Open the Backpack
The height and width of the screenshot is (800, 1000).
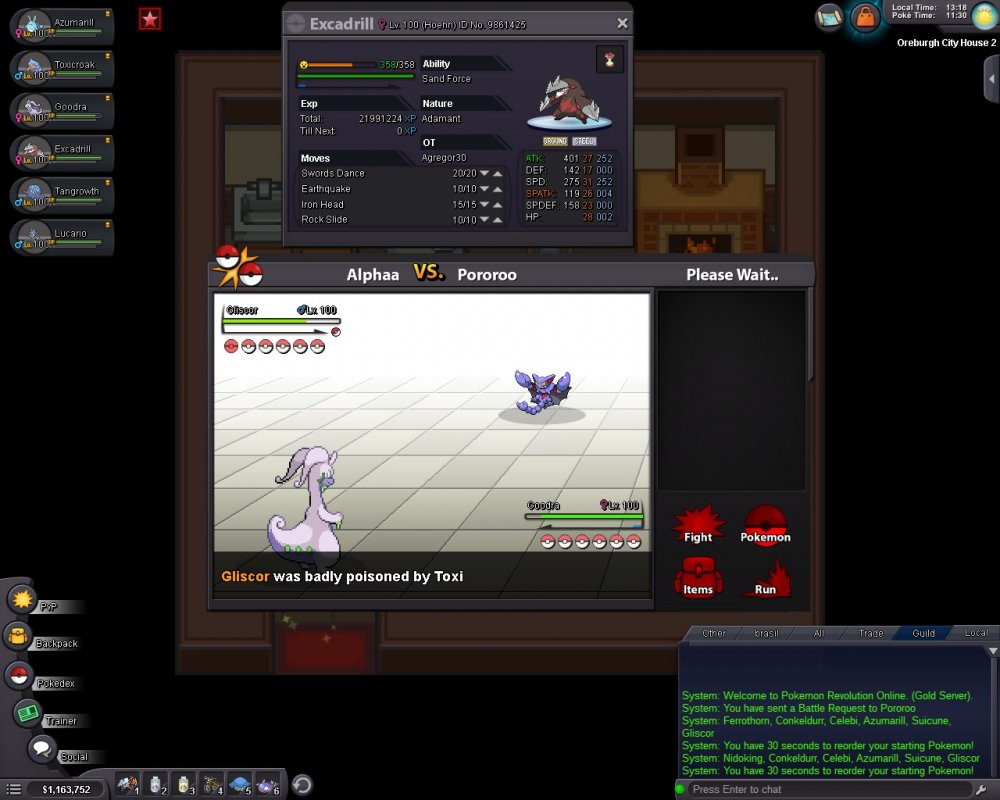(x=18, y=637)
